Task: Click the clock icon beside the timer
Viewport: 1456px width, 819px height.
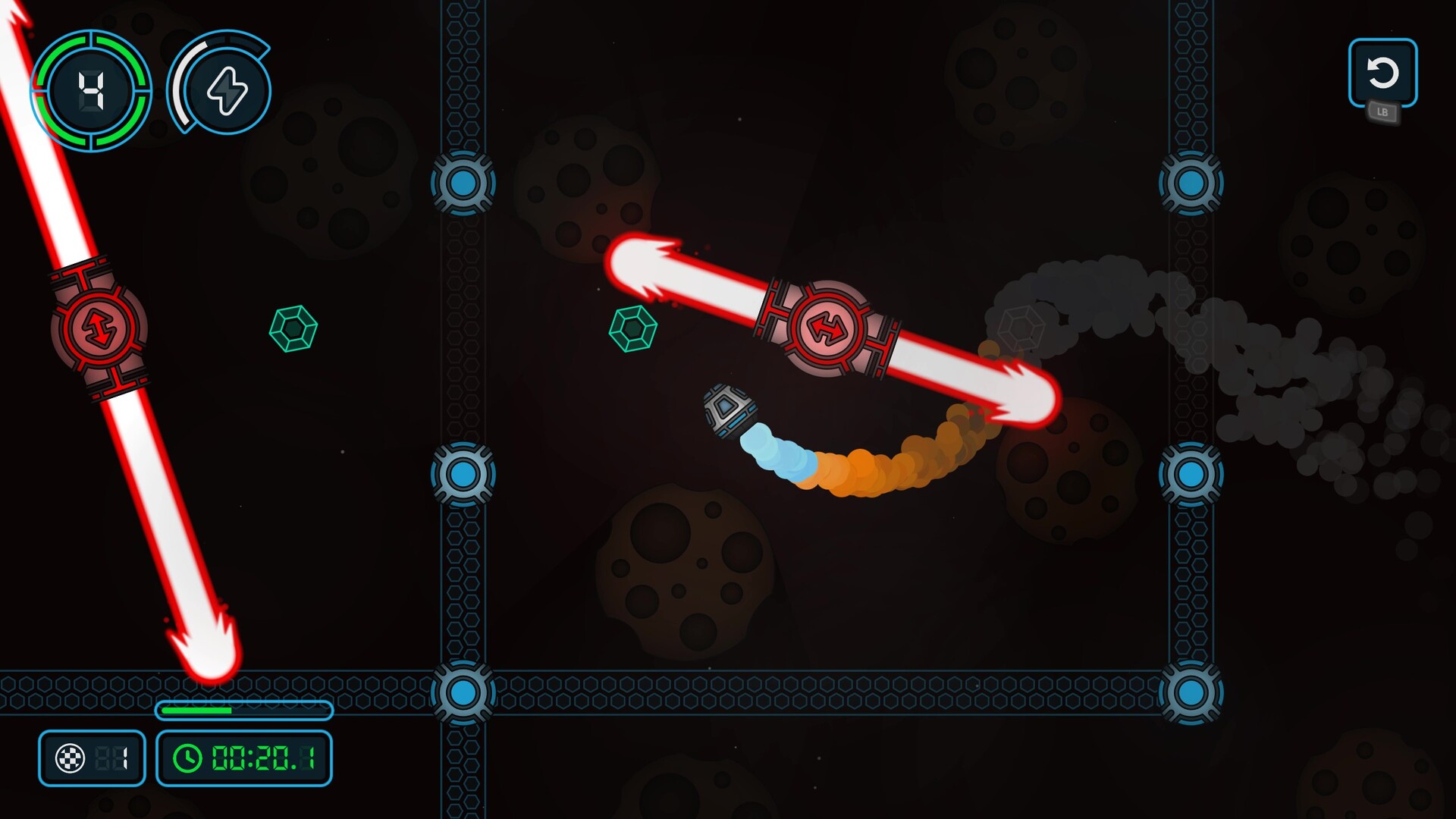Action: pos(187,756)
